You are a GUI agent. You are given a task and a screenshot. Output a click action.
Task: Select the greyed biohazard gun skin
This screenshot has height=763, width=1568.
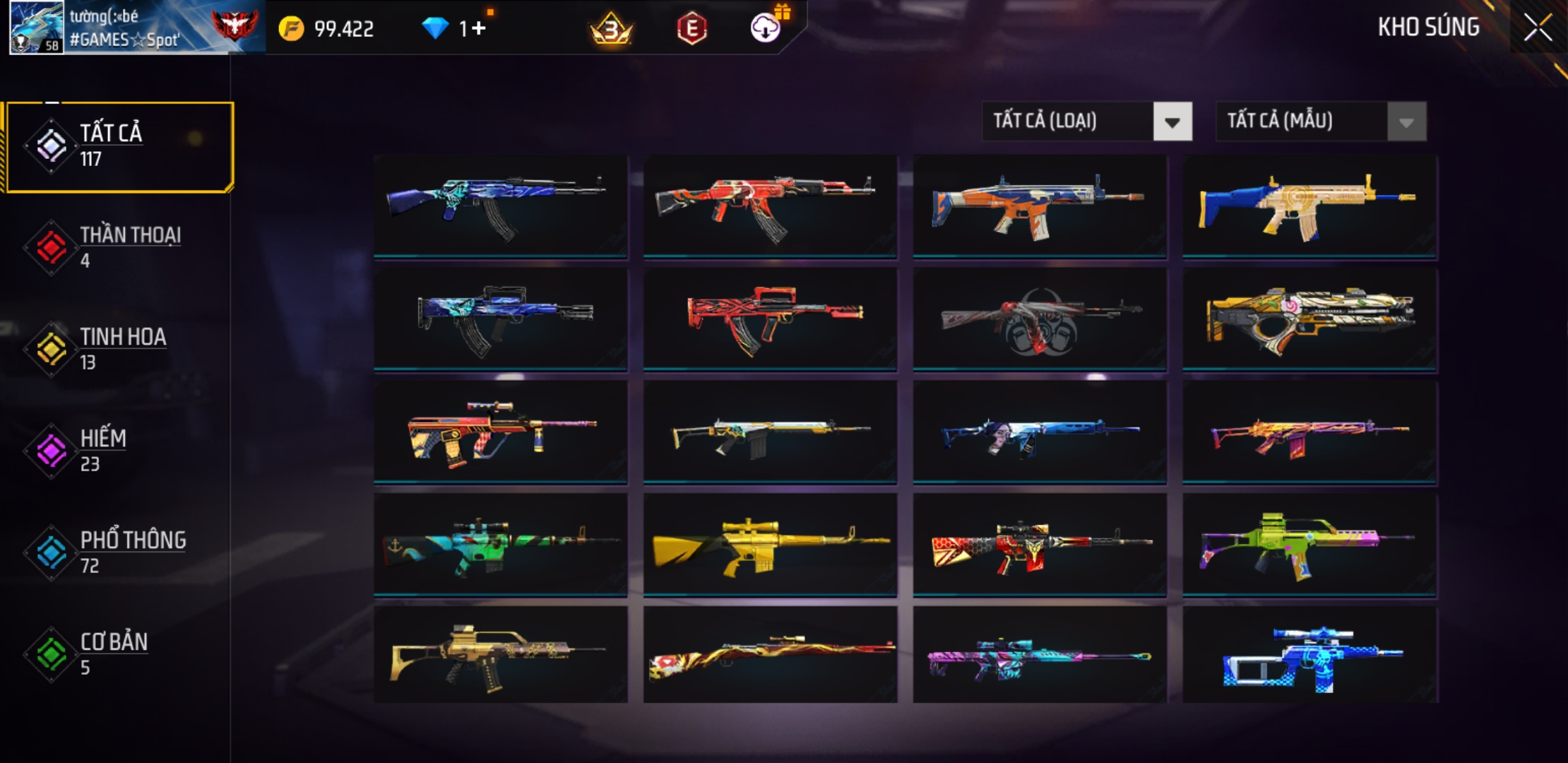pos(1040,319)
